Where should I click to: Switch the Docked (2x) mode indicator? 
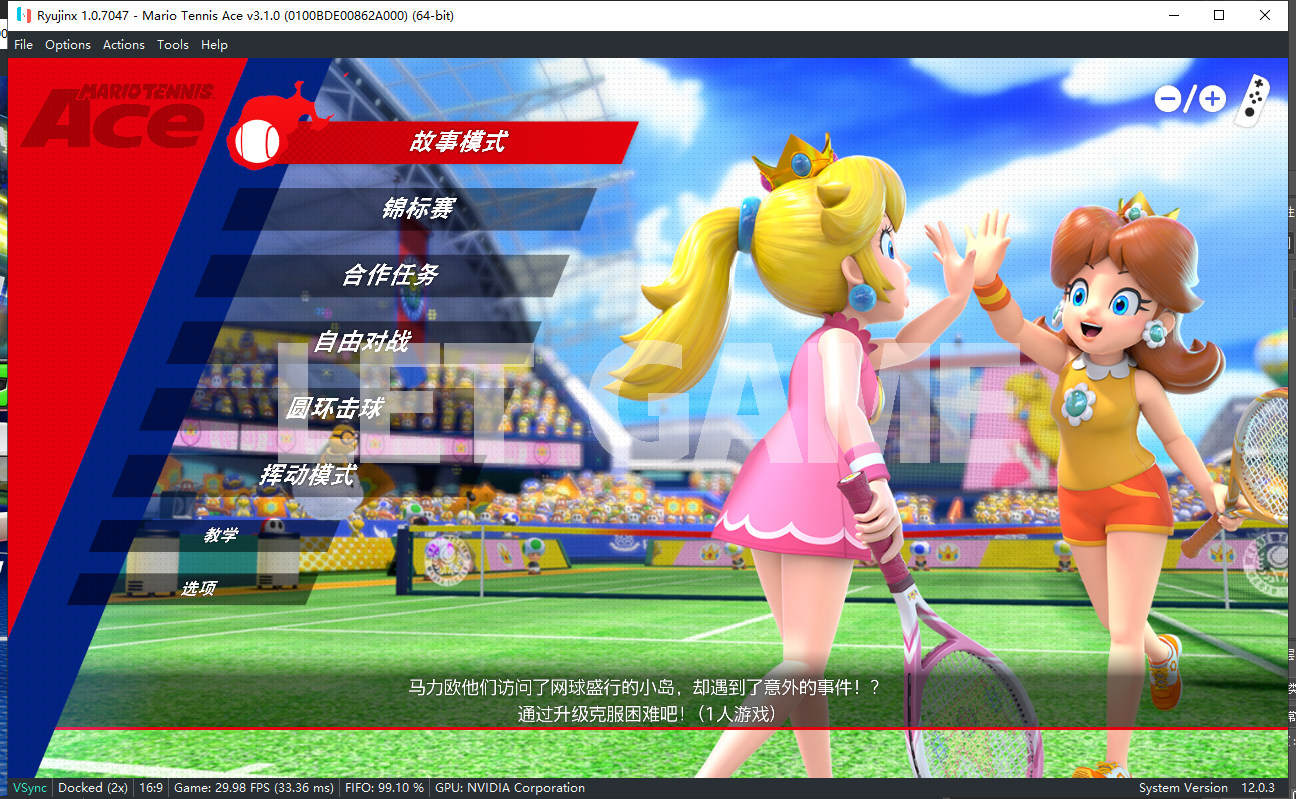pyautogui.click(x=93, y=788)
